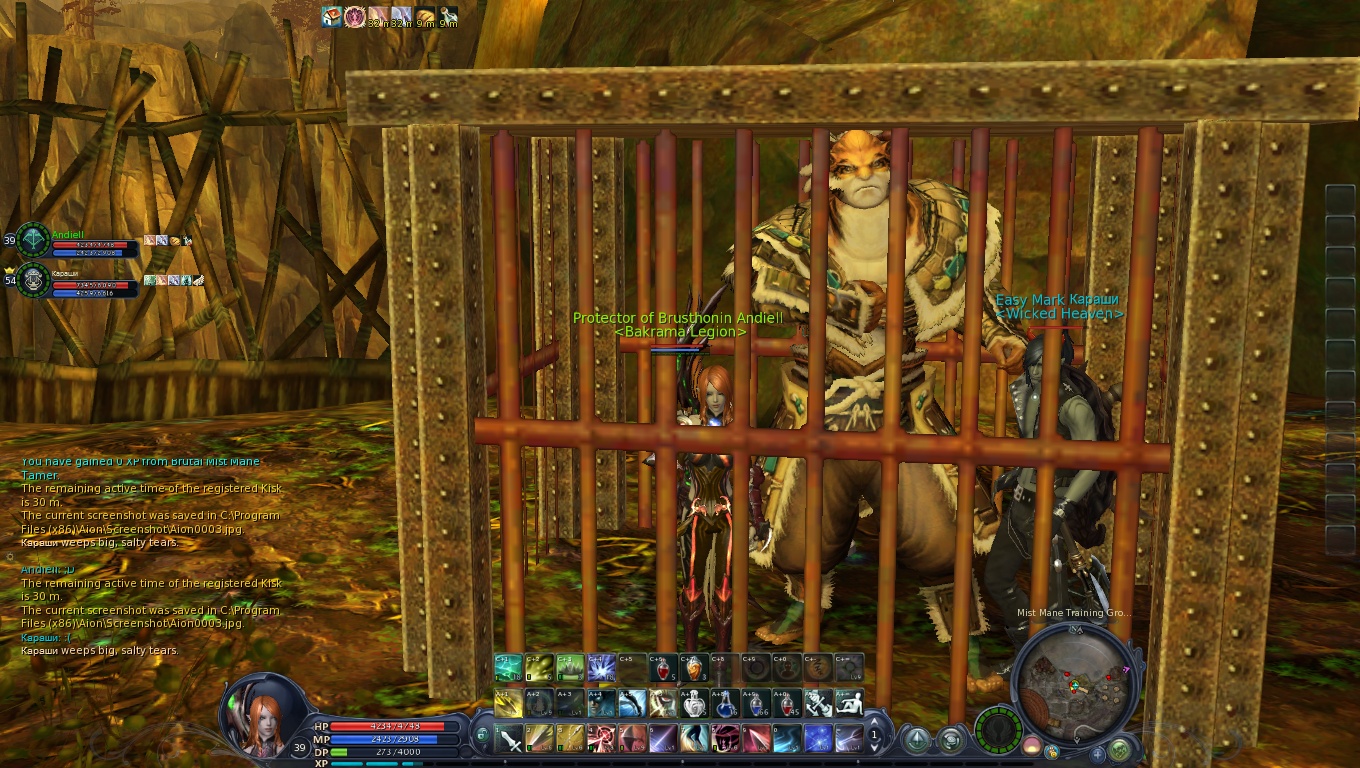This screenshot has width=1360, height=768.
Task: Activate the teal lightning skill on C+1
Action: 509,668
